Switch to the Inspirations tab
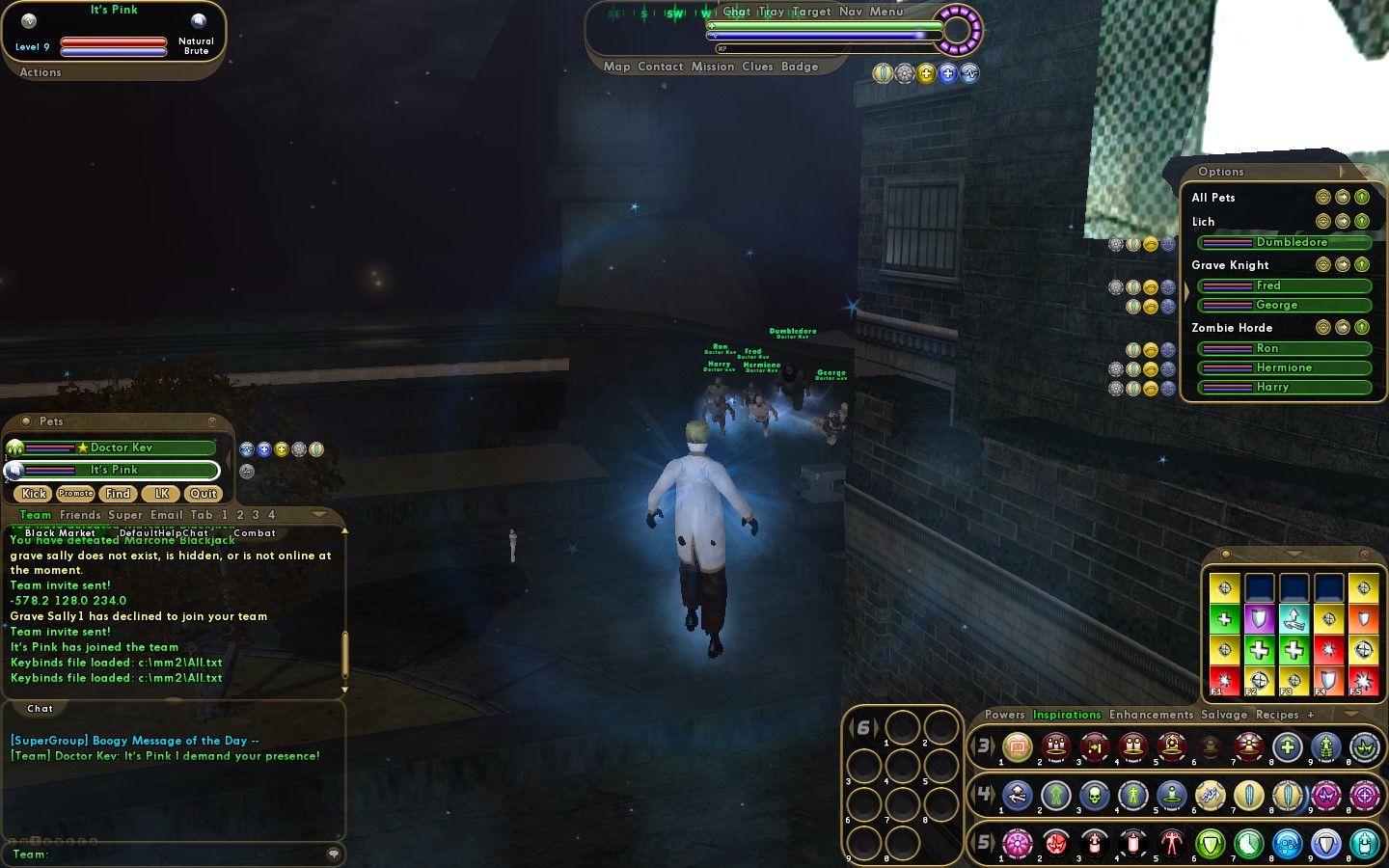The width and height of the screenshot is (1389, 868). (x=1067, y=715)
